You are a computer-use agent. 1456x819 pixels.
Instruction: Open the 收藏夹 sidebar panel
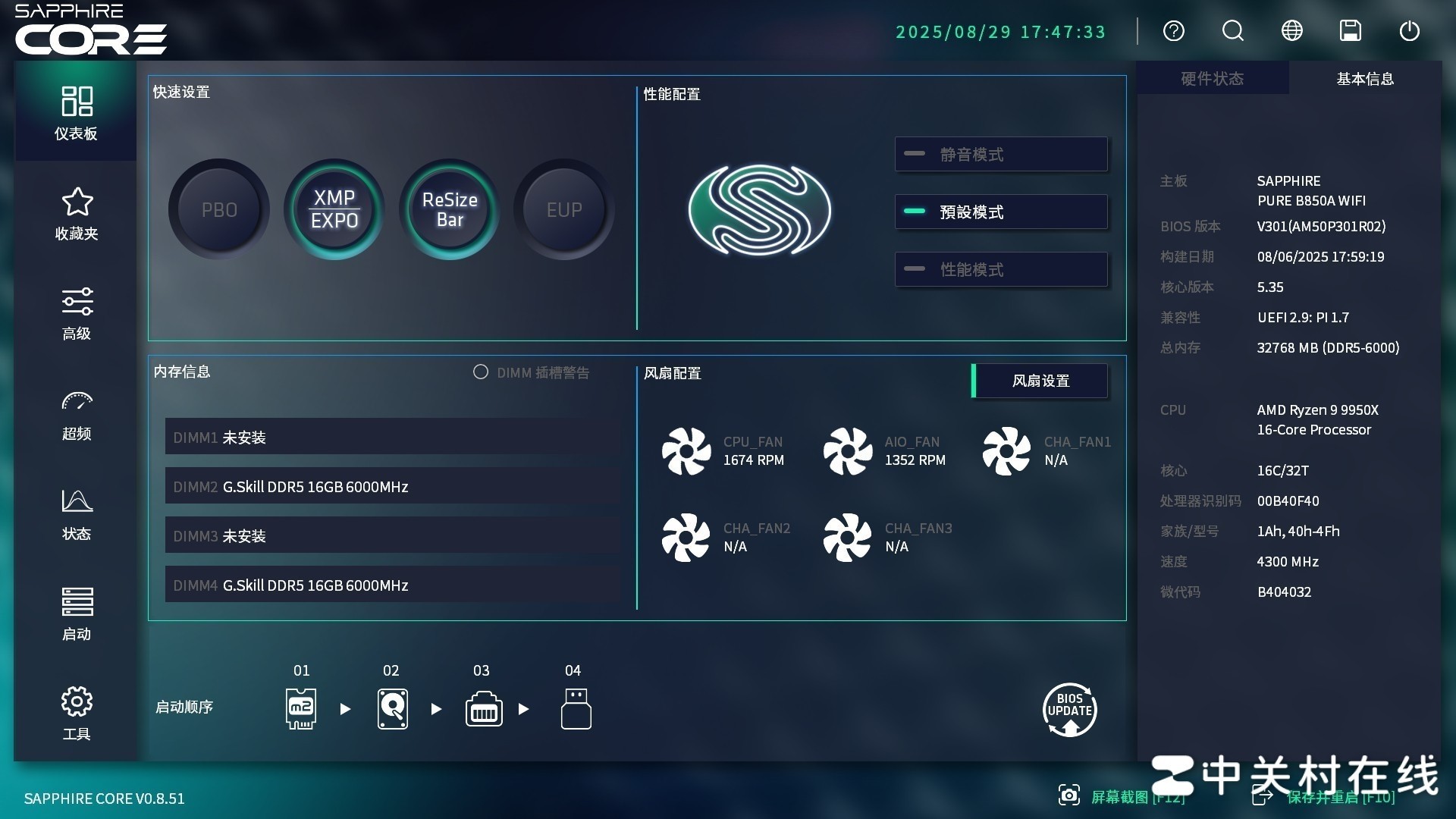[x=76, y=215]
